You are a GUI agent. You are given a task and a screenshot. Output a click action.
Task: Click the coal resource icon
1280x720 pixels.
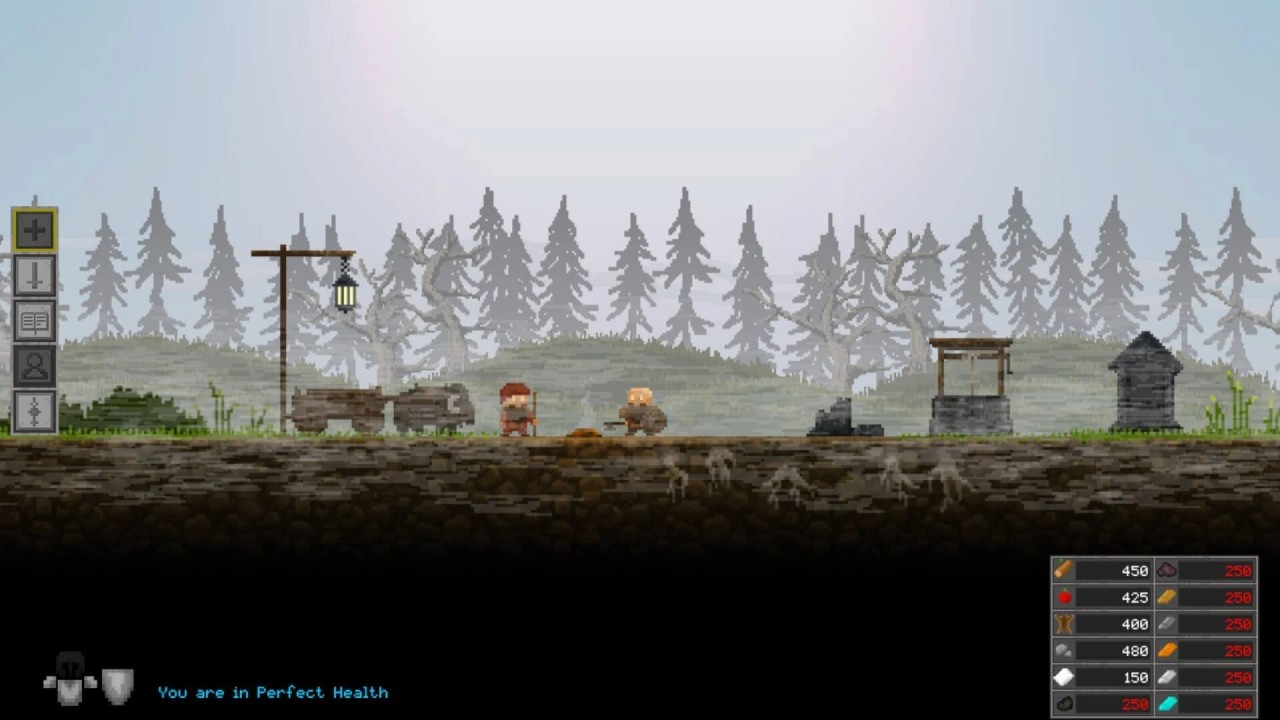coord(1065,704)
